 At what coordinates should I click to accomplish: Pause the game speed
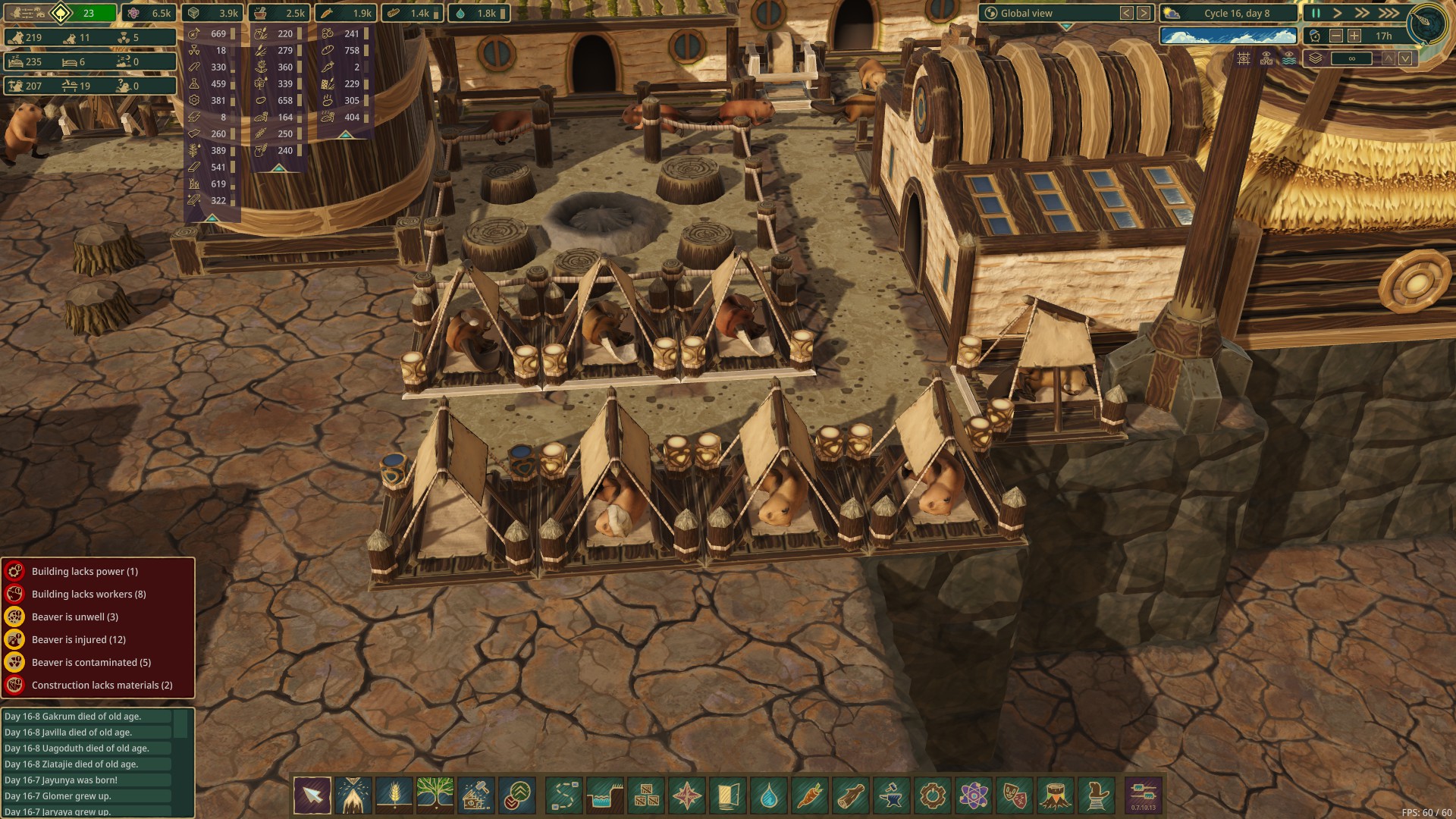tap(1316, 13)
